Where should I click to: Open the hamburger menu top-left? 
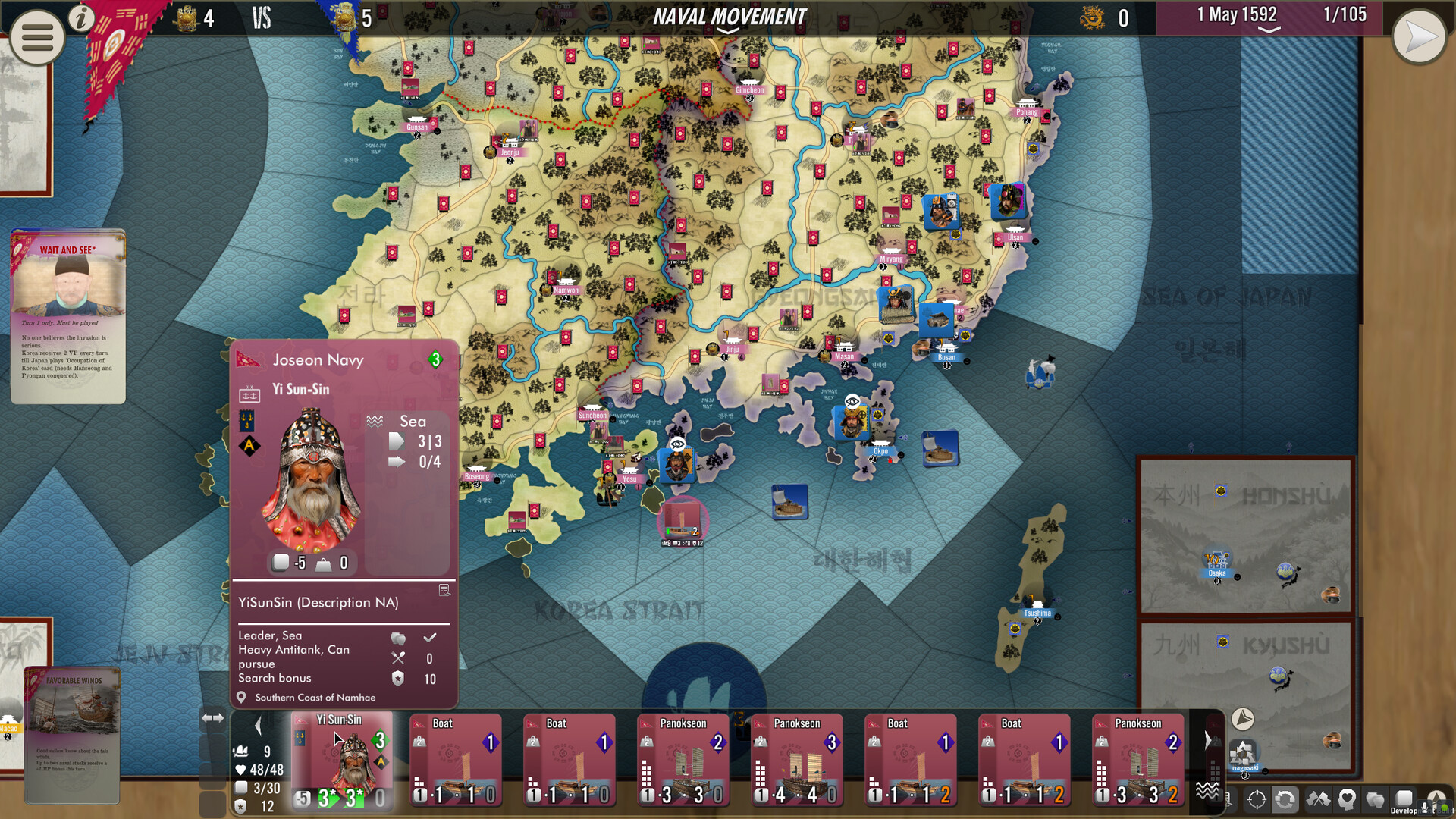pyautogui.click(x=36, y=37)
